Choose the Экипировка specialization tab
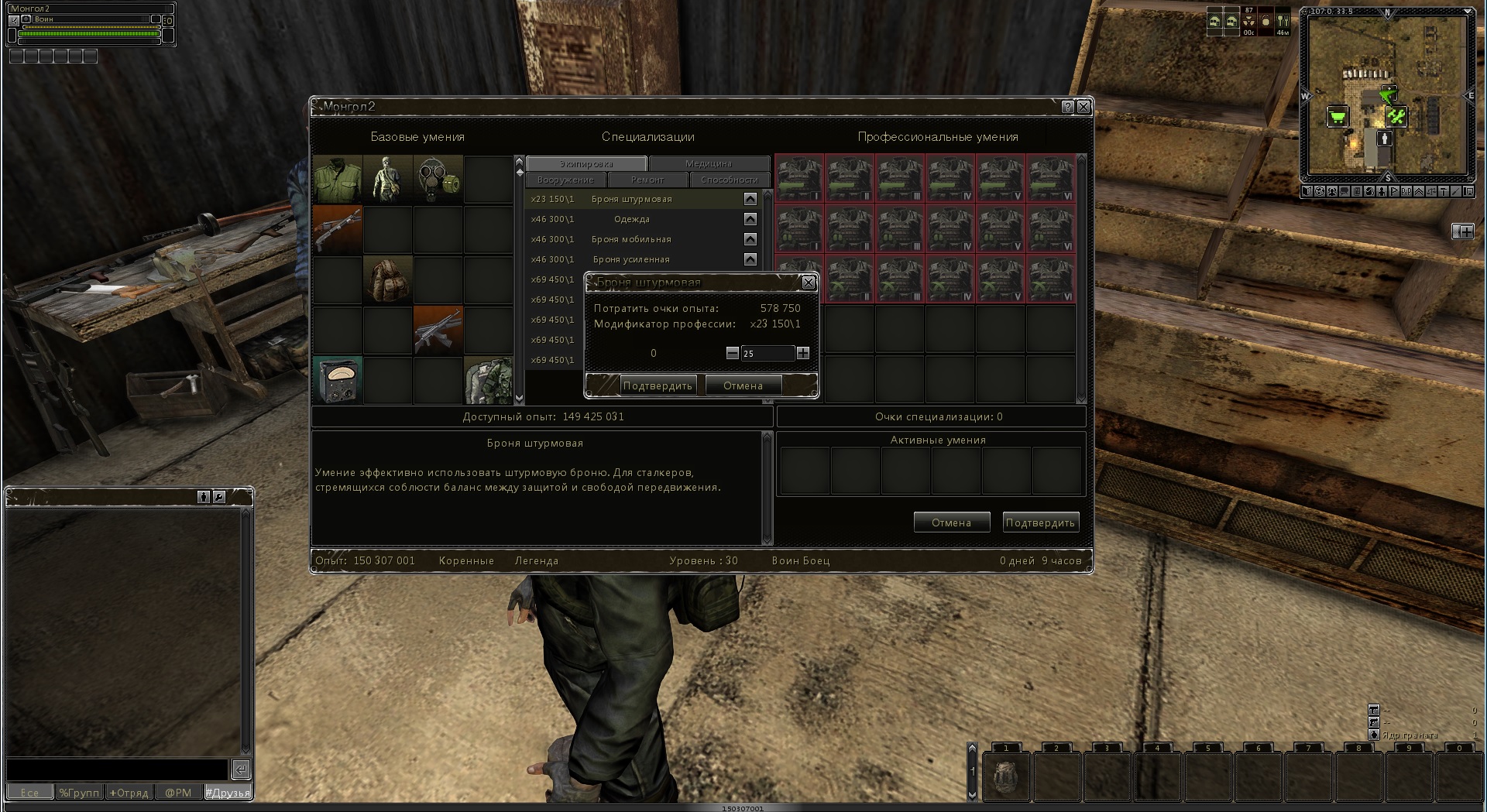This screenshot has height=812, width=1487. tap(586, 163)
